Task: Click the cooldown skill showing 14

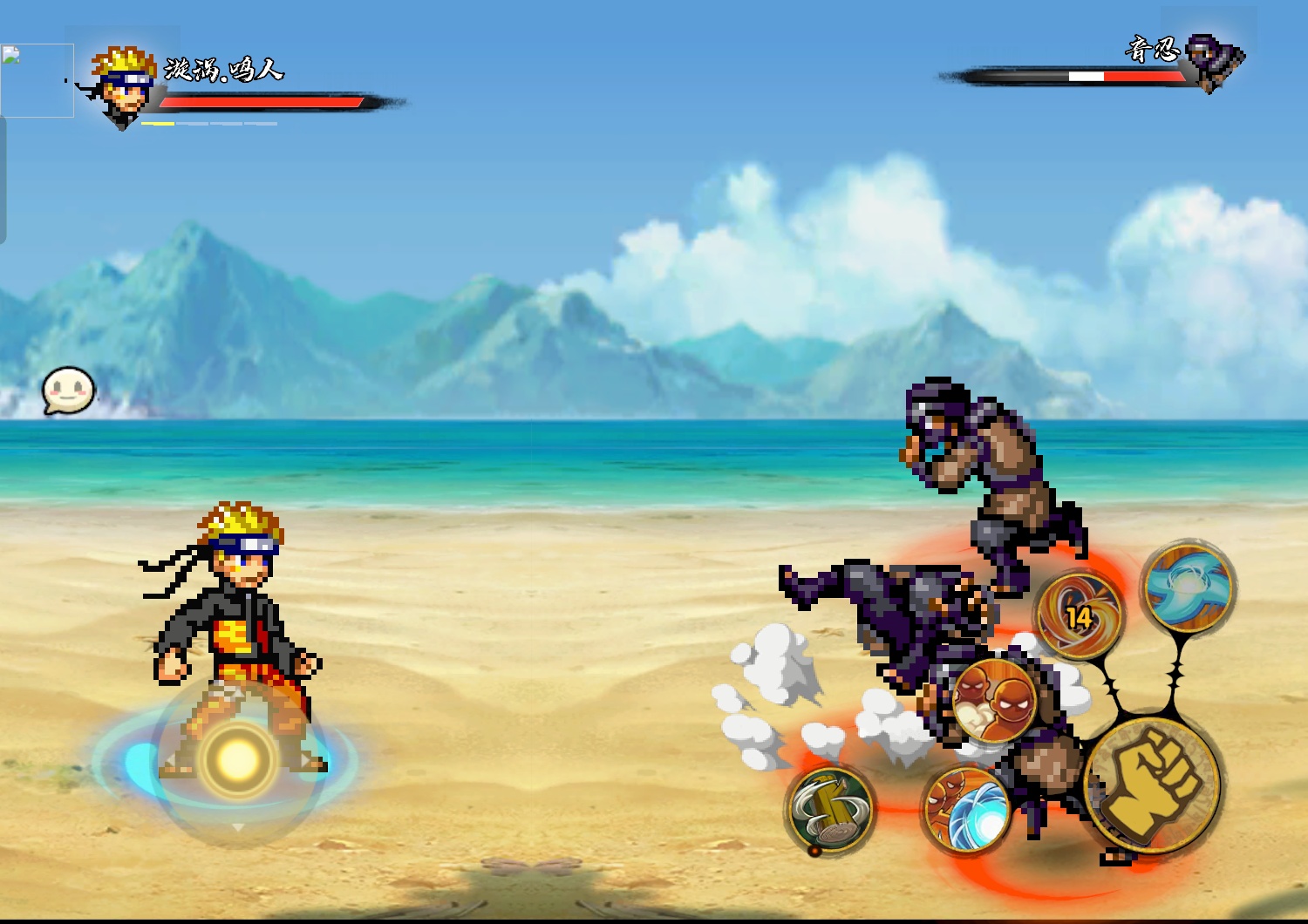Action: point(1079,615)
